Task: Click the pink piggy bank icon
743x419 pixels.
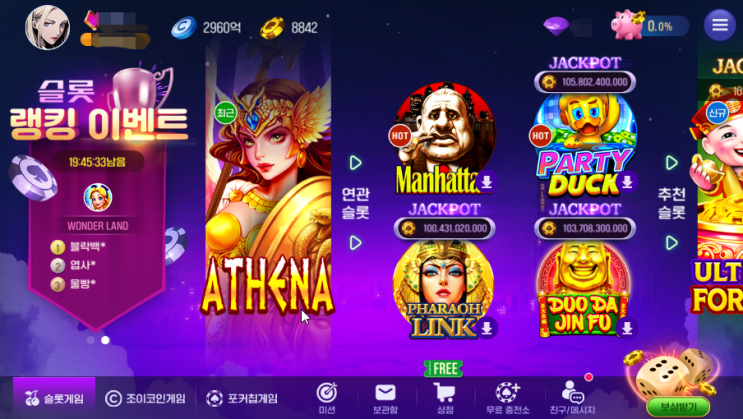Action: point(628,25)
